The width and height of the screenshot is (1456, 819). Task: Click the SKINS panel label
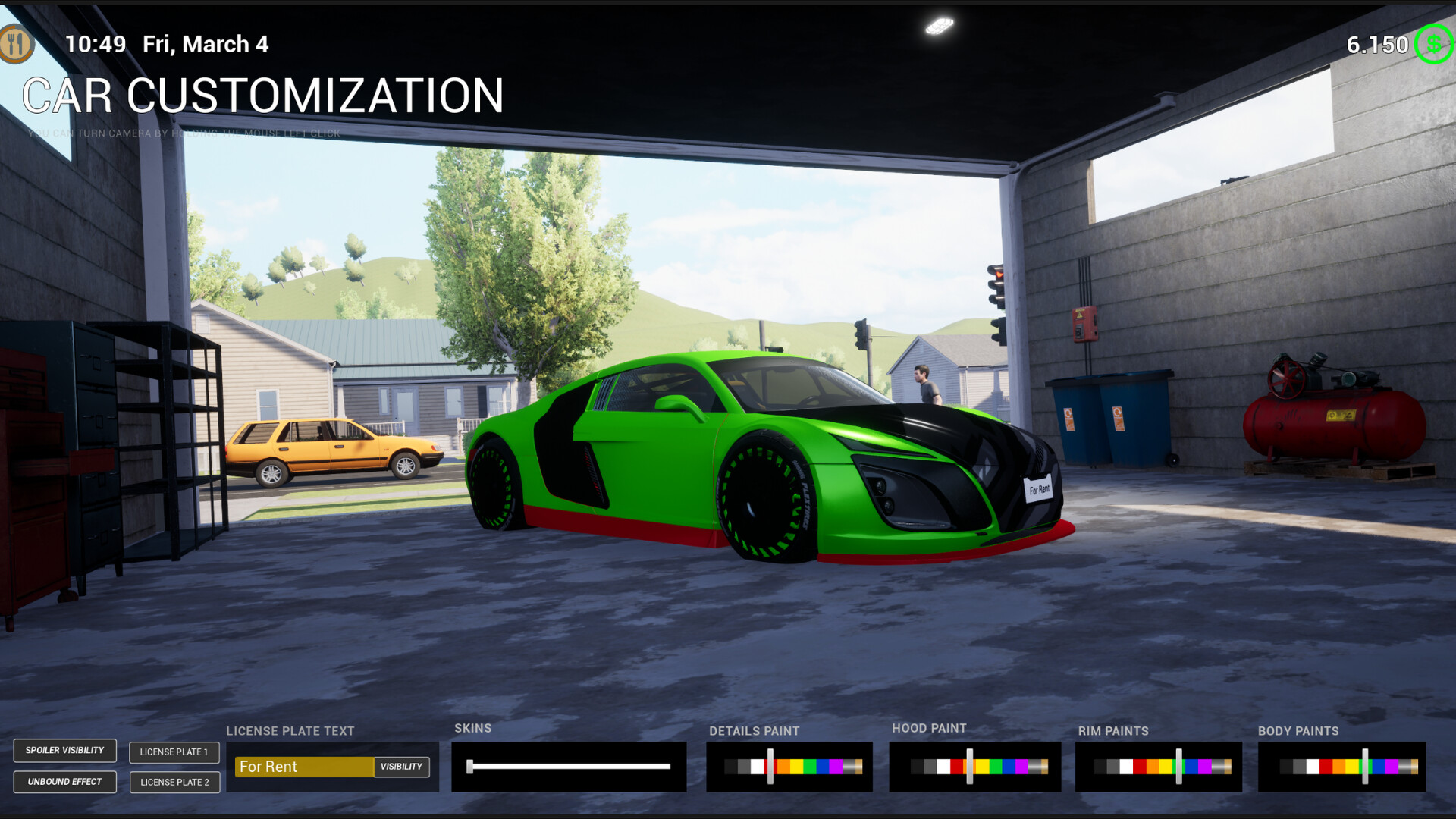pos(473,727)
